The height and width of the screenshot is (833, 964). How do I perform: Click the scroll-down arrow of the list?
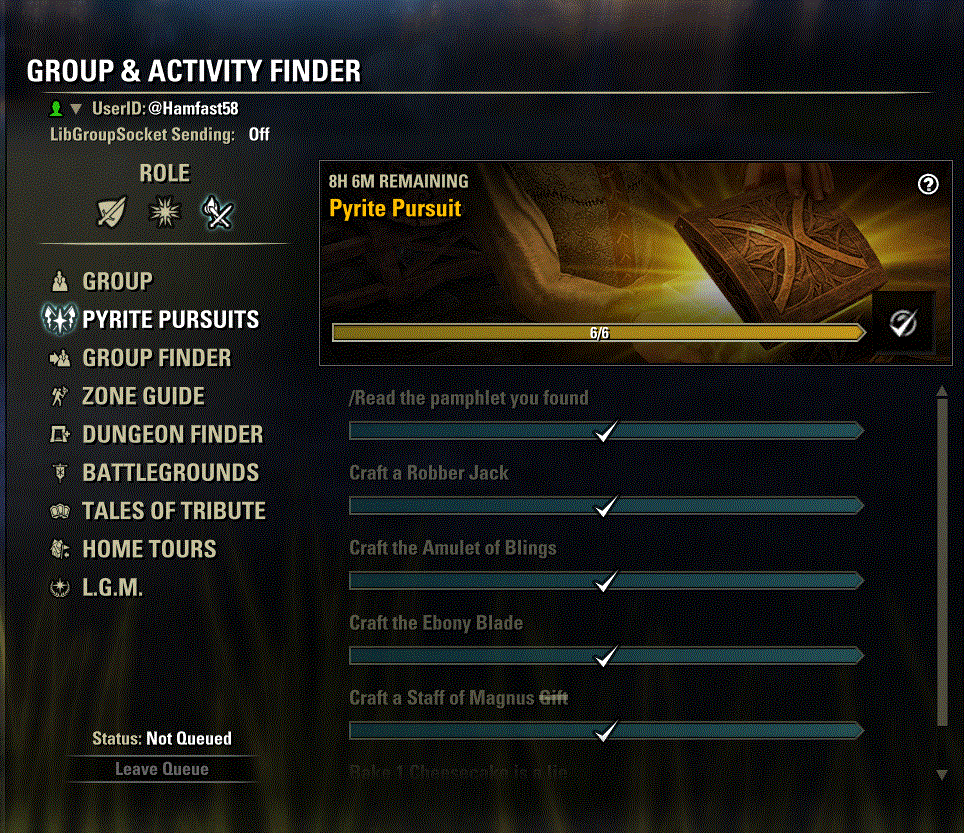941,774
